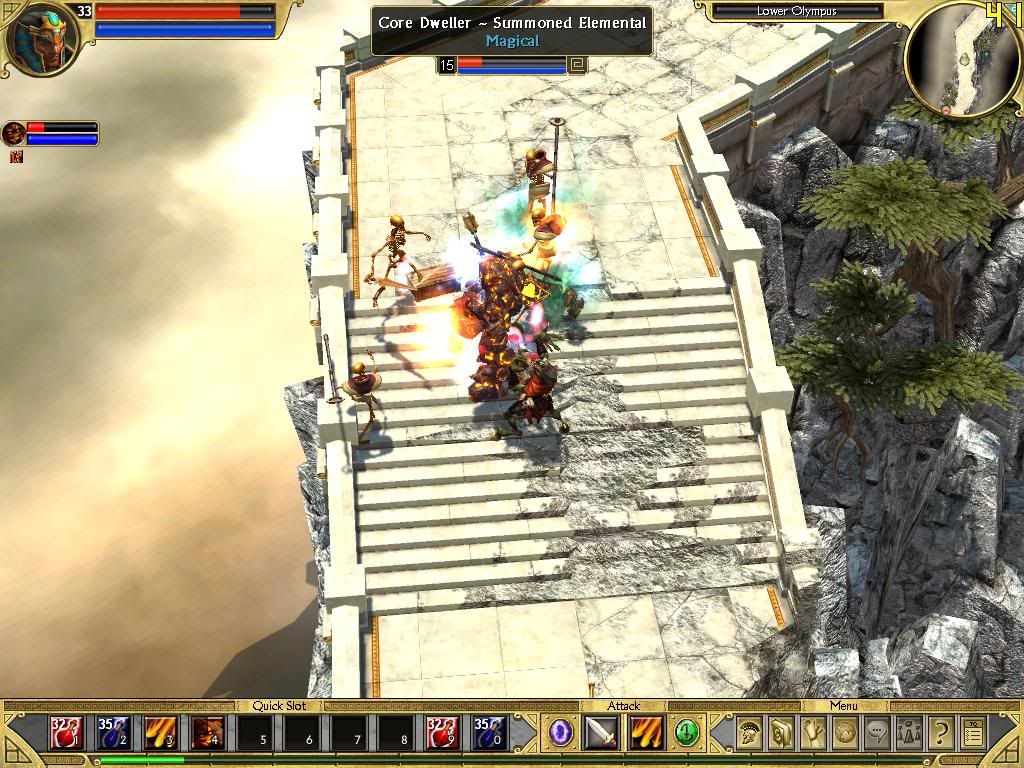Screen dimensions: 1024x768
Task: Select the sword attack skill icon
Action: pos(602,733)
